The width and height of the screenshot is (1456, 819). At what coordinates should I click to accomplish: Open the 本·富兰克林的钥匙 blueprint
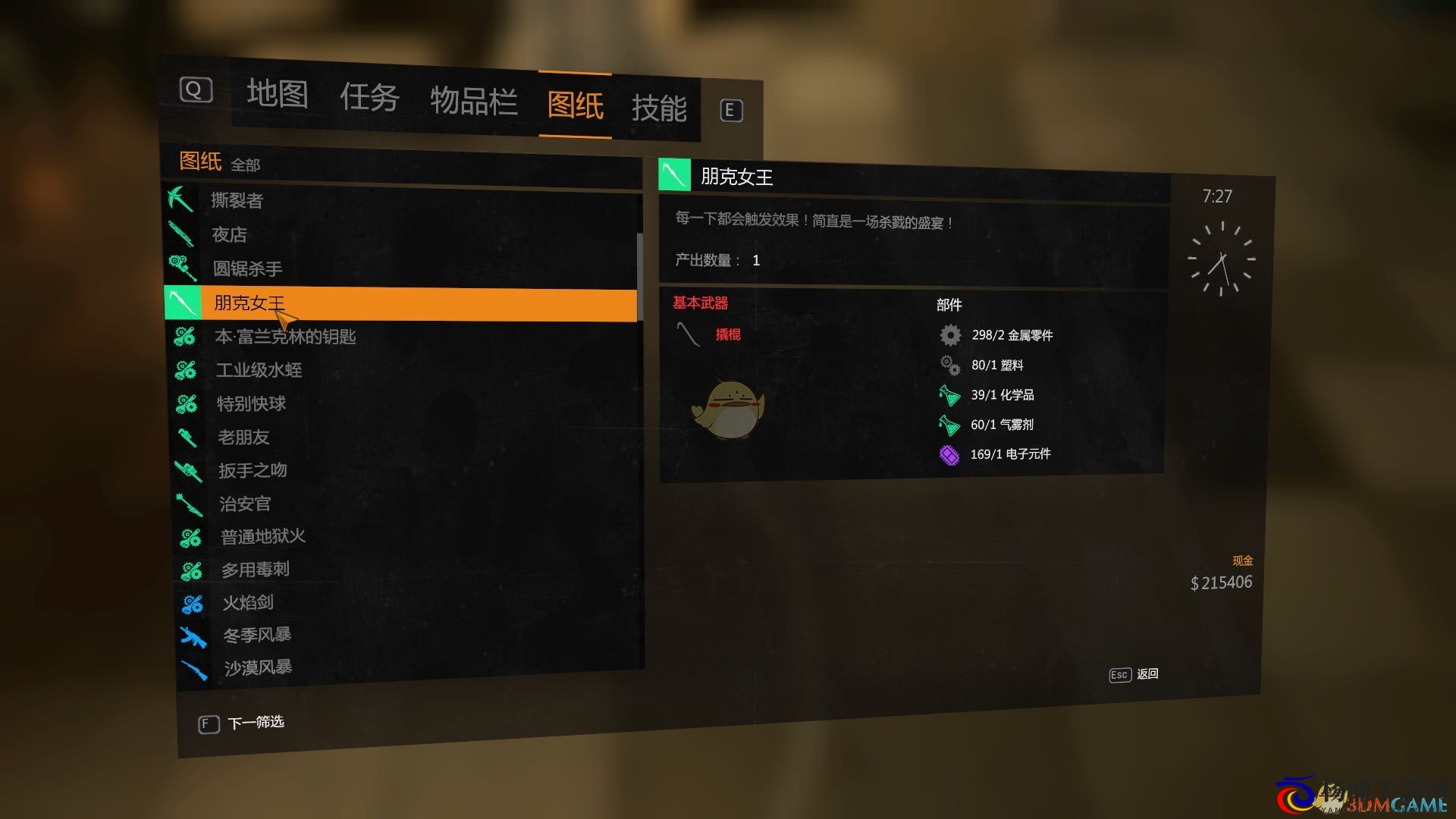click(x=286, y=337)
